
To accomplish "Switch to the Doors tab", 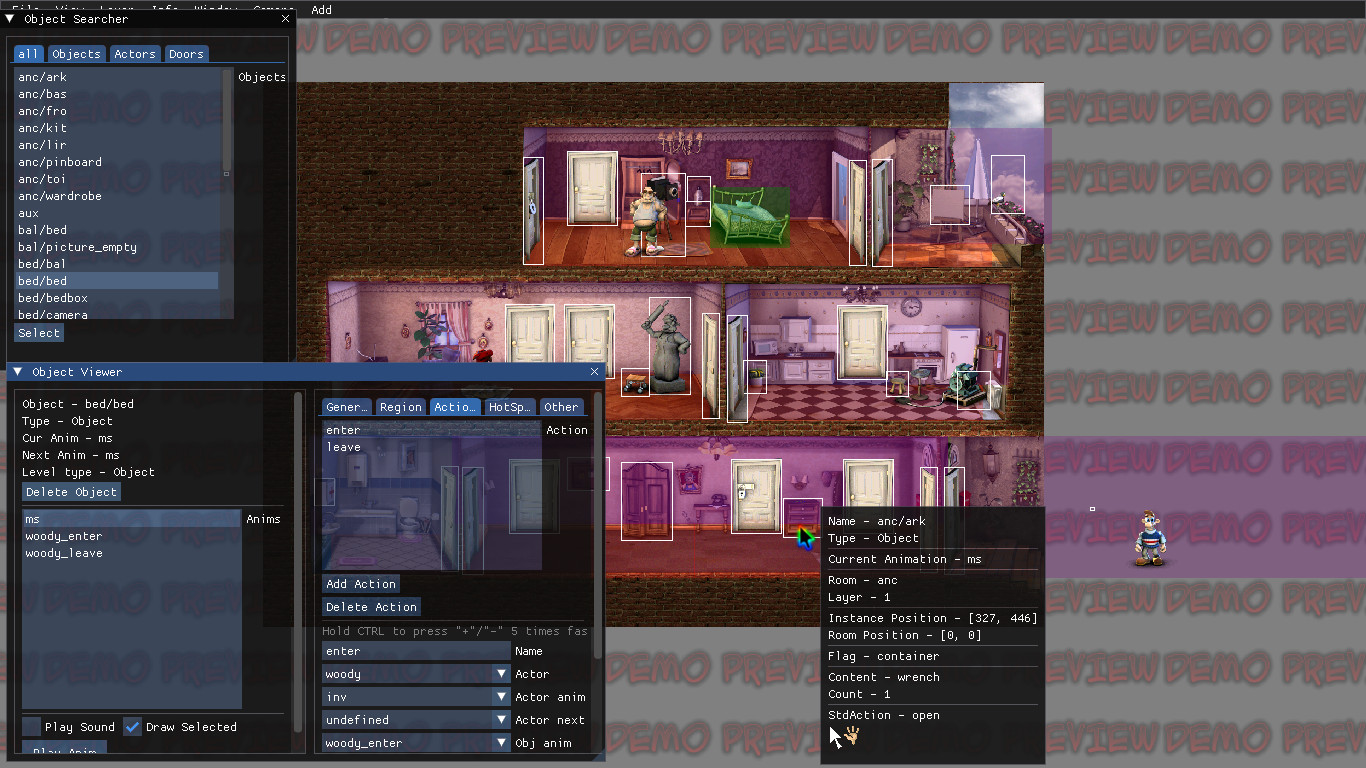I will pyautogui.click(x=186, y=53).
